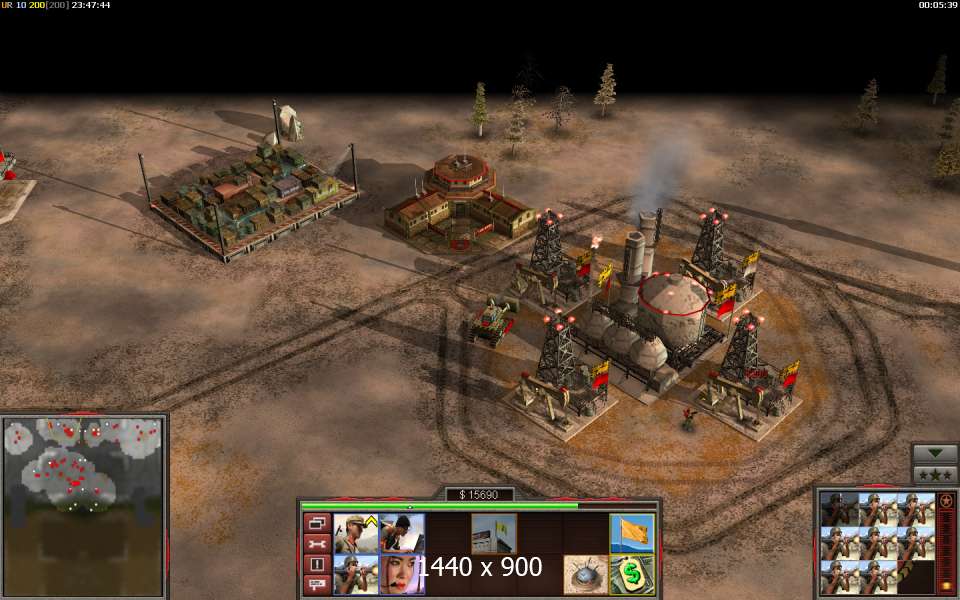Click the minimap radar display
This screenshot has width=960, height=600.
[83, 507]
